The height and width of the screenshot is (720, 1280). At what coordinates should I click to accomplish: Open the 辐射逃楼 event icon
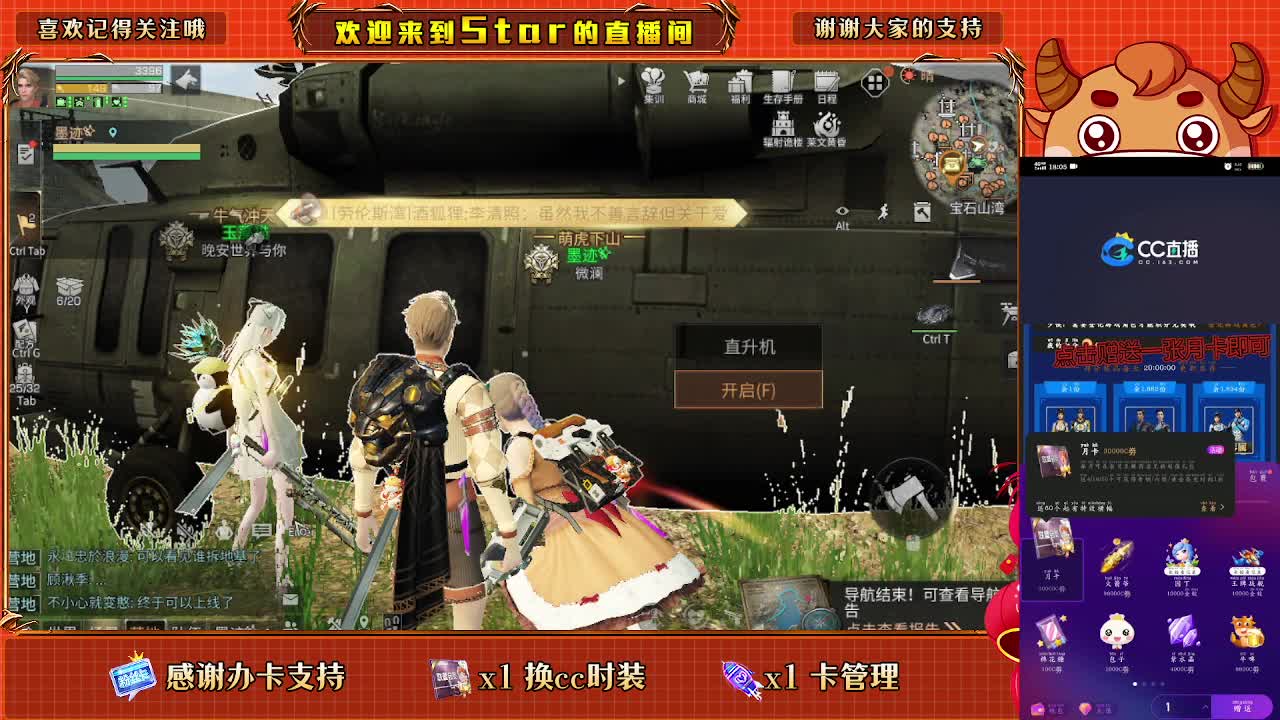(x=783, y=125)
